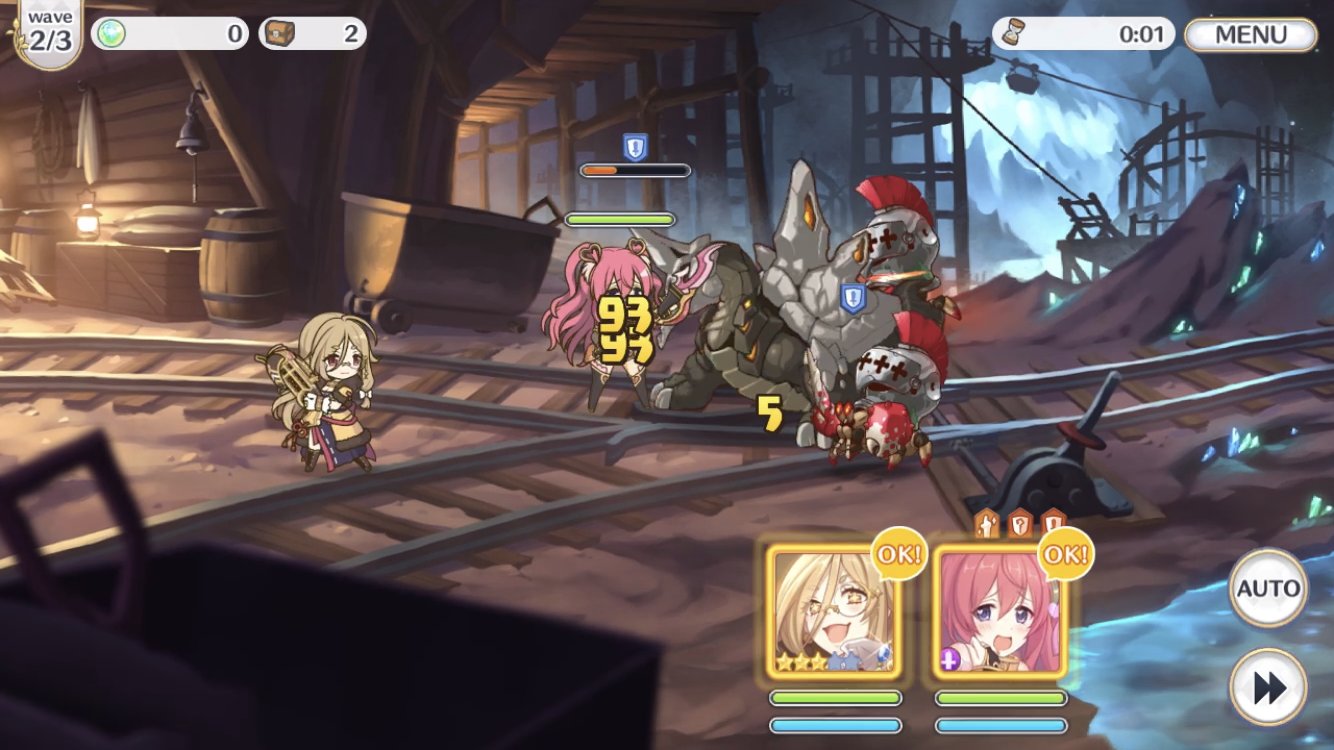Tap the hourglass battle timer icon
This screenshot has width=1334, height=750.
point(1015,32)
